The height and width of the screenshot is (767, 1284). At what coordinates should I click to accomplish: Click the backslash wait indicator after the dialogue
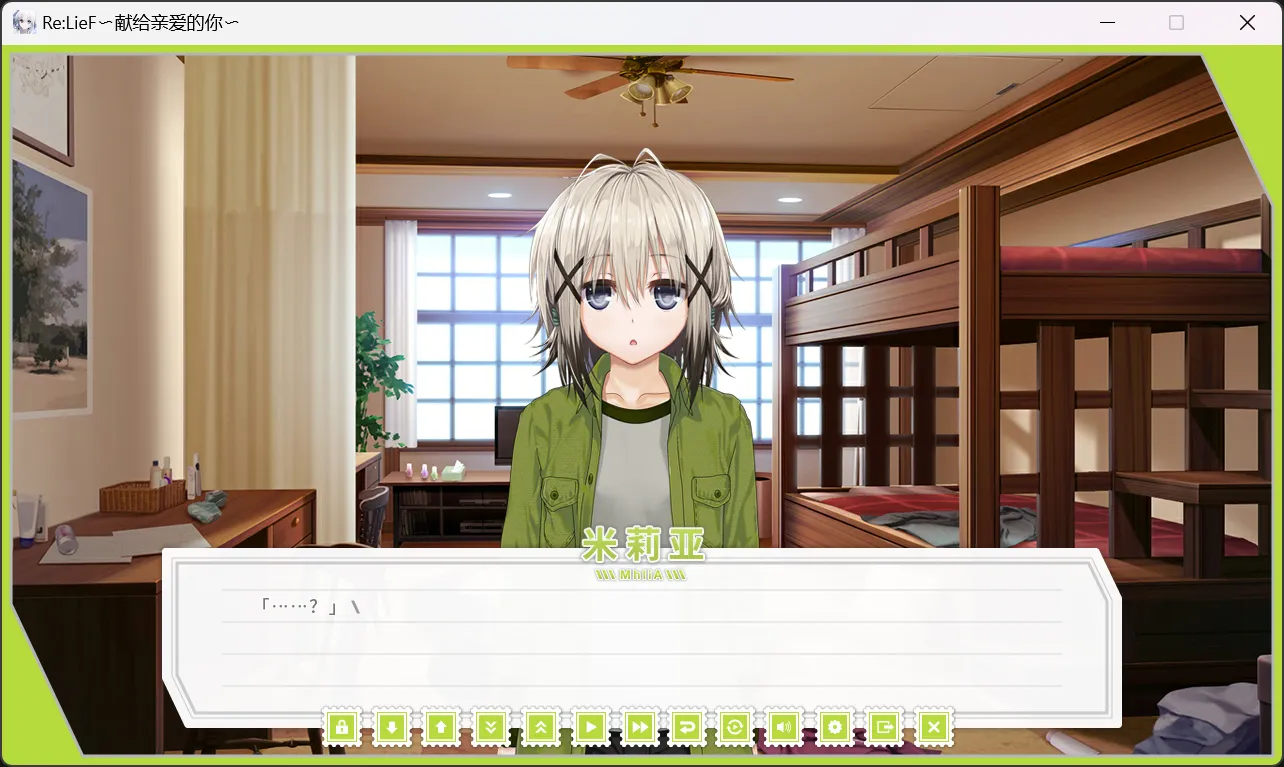coord(356,604)
